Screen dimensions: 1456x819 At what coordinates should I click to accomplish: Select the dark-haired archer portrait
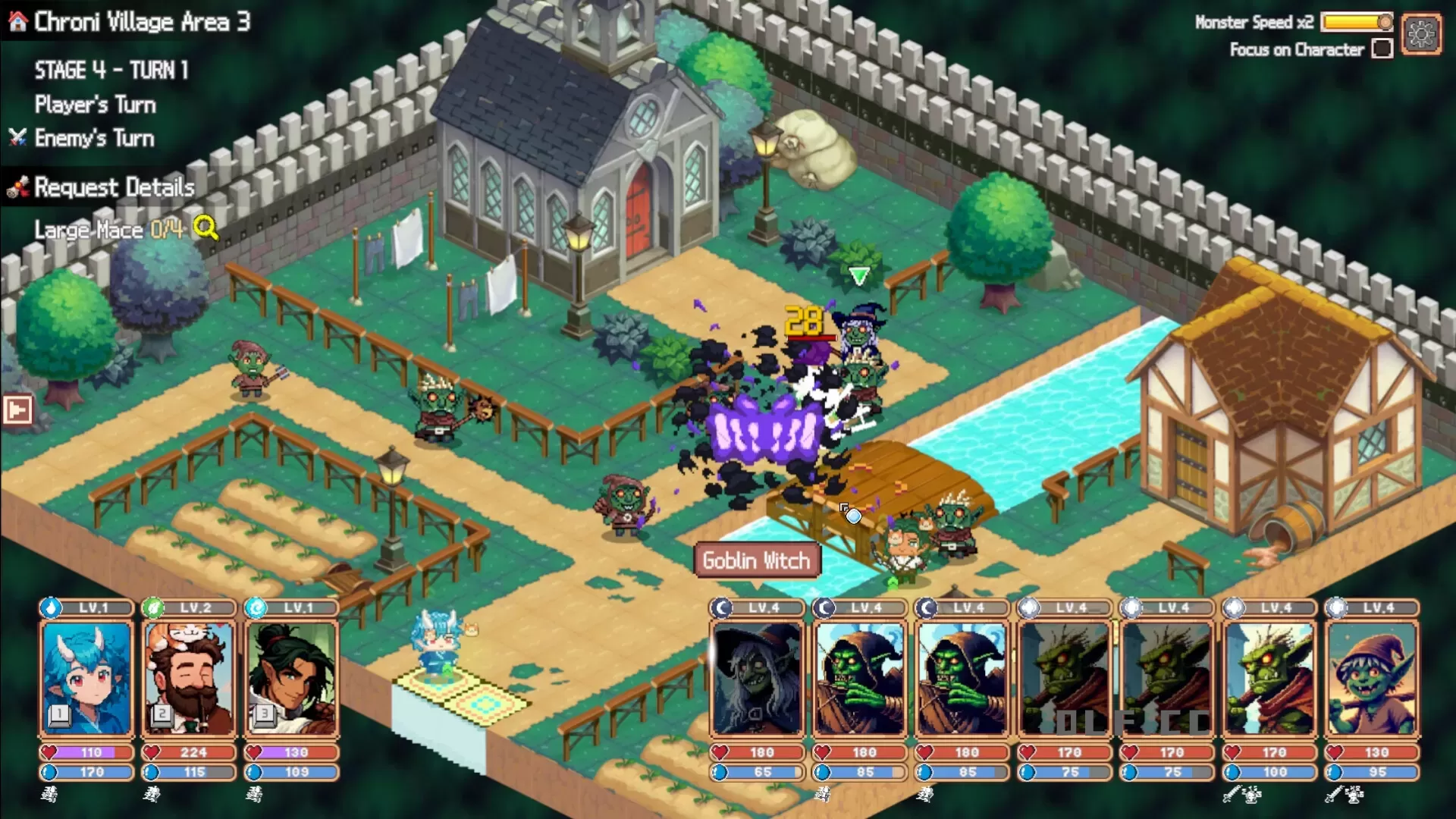[292, 678]
